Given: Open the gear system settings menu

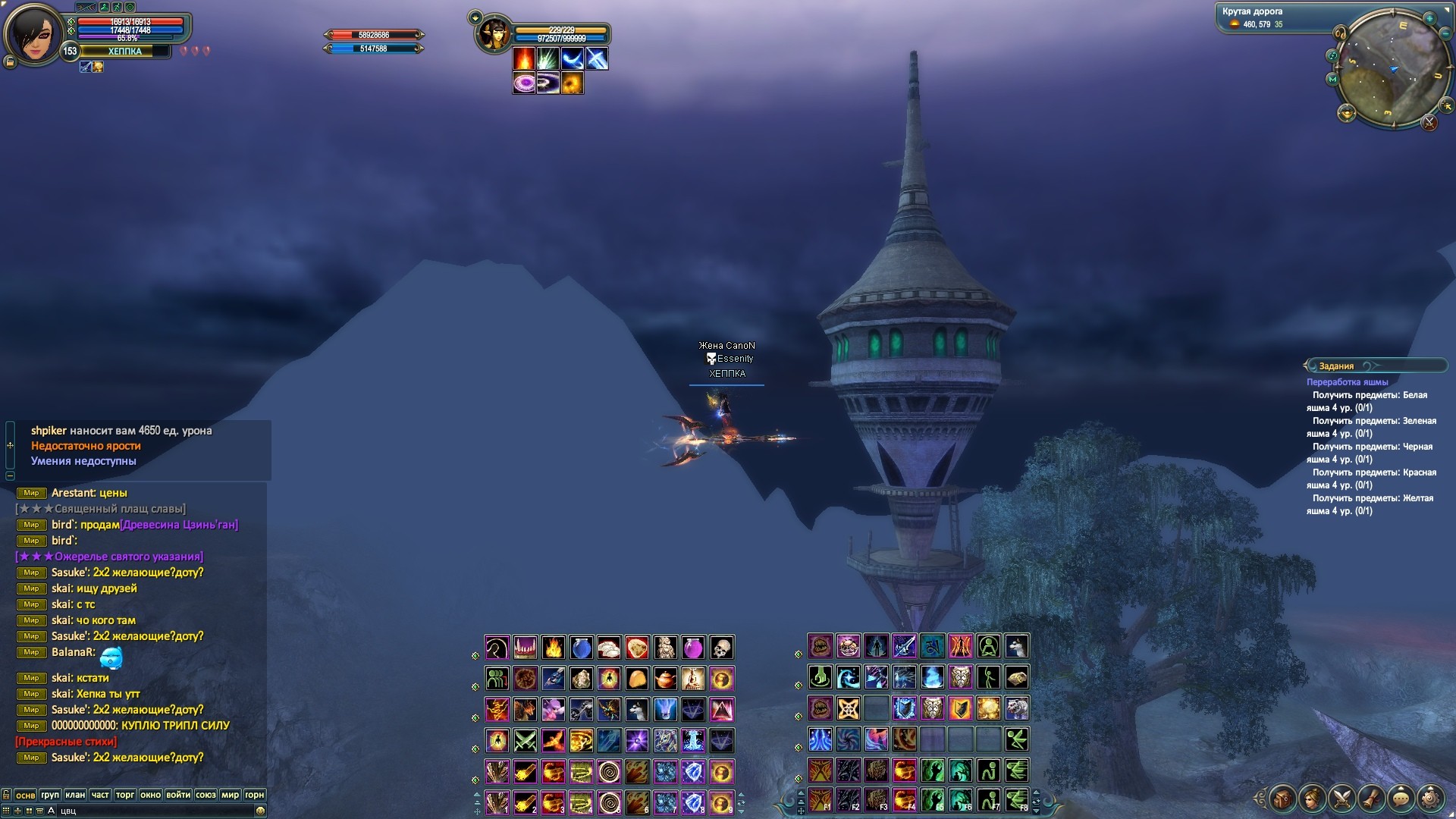Looking at the screenshot, I should coord(1431,799).
